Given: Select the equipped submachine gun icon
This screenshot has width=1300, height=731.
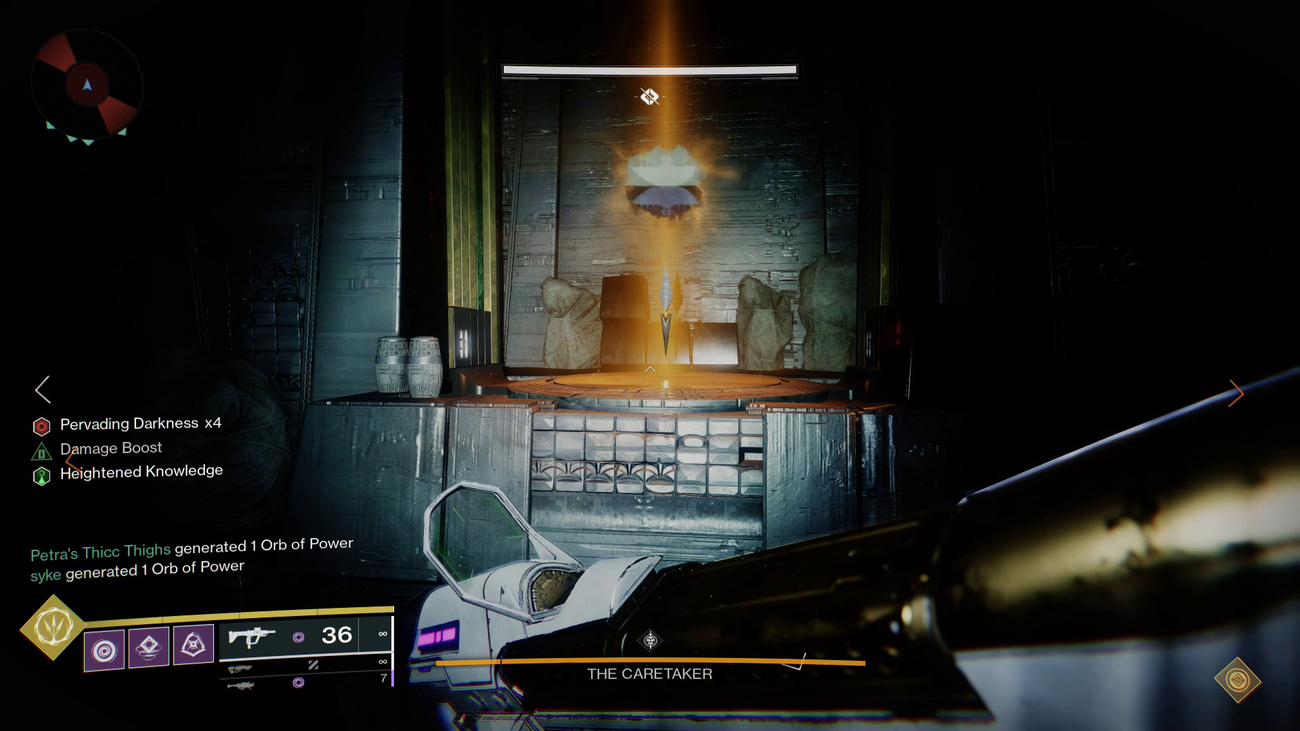Looking at the screenshot, I should point(252,636).
